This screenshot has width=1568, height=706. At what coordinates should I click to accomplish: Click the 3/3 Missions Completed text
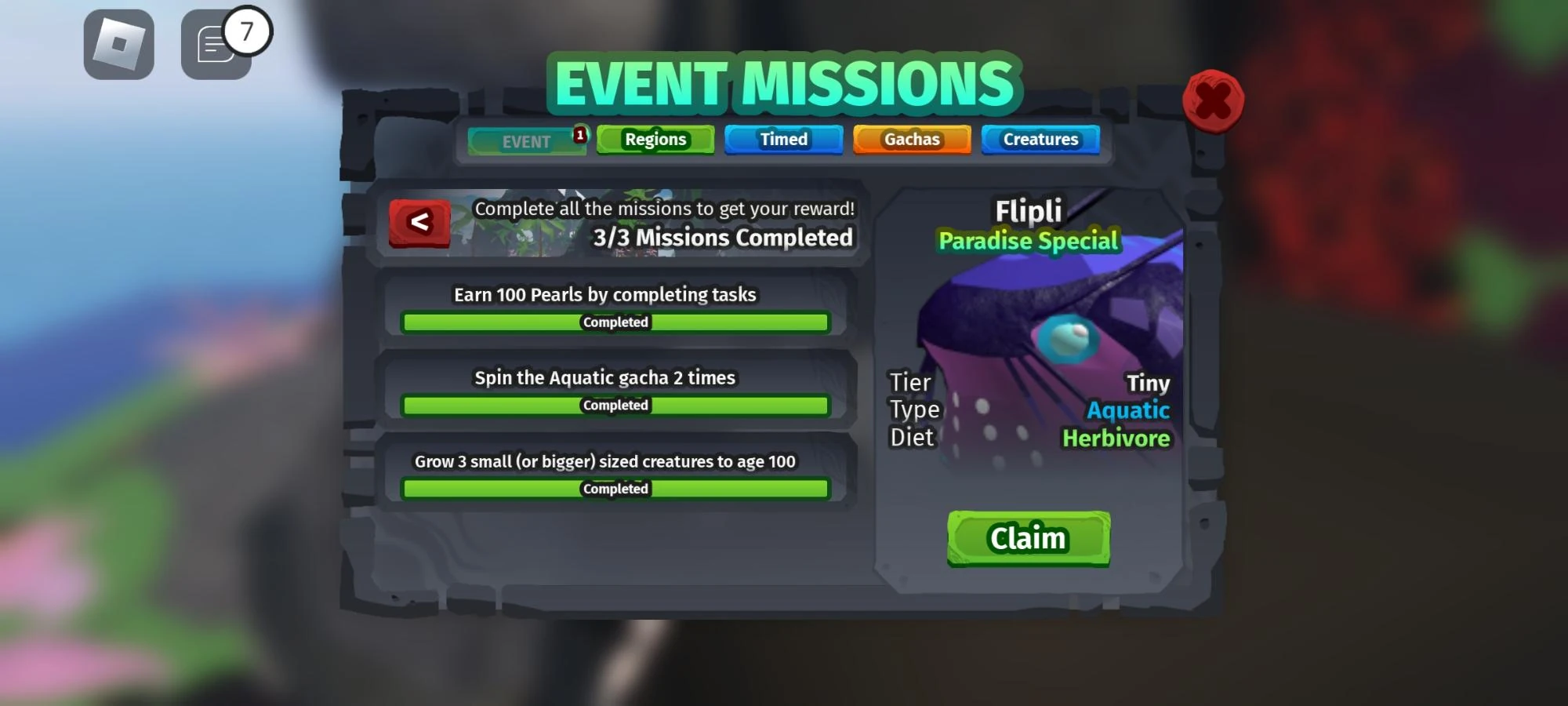(x=723, y=237)
